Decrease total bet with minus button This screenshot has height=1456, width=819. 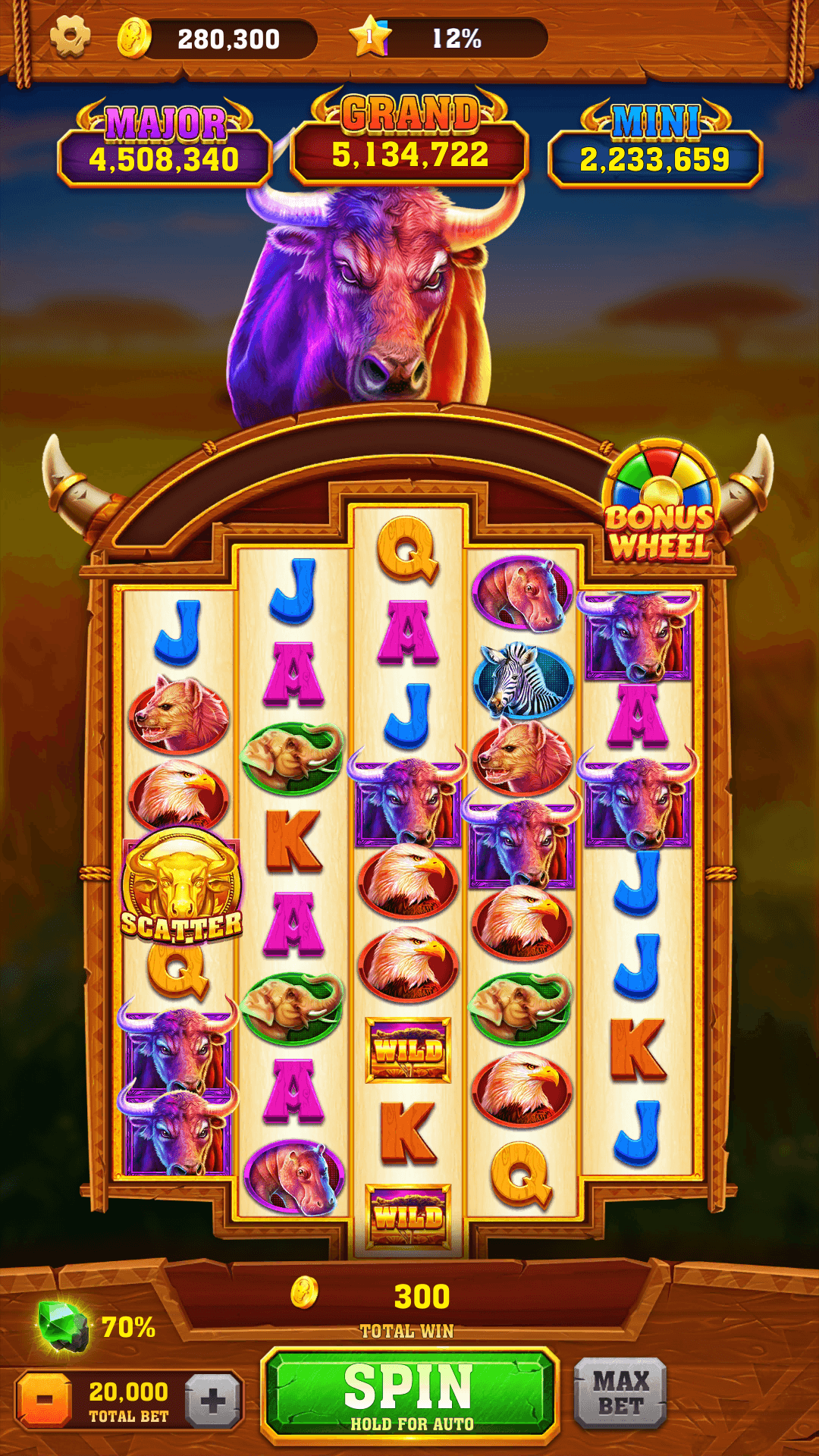tap(45, 1399)
